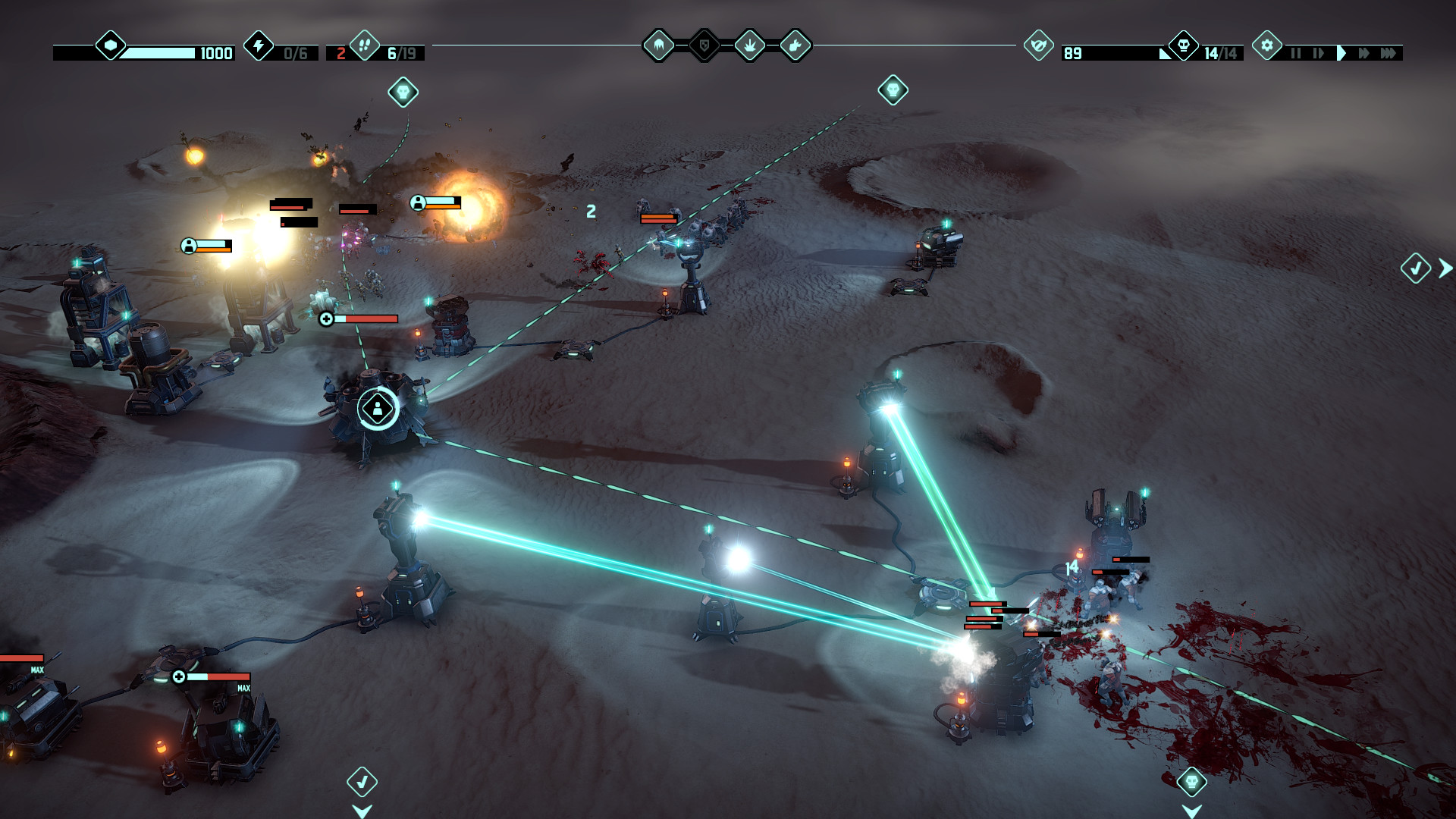Screen dimensions: 1456x819
Task: Click the skull warning marker above the battlefield
Action: coord(403,93)
